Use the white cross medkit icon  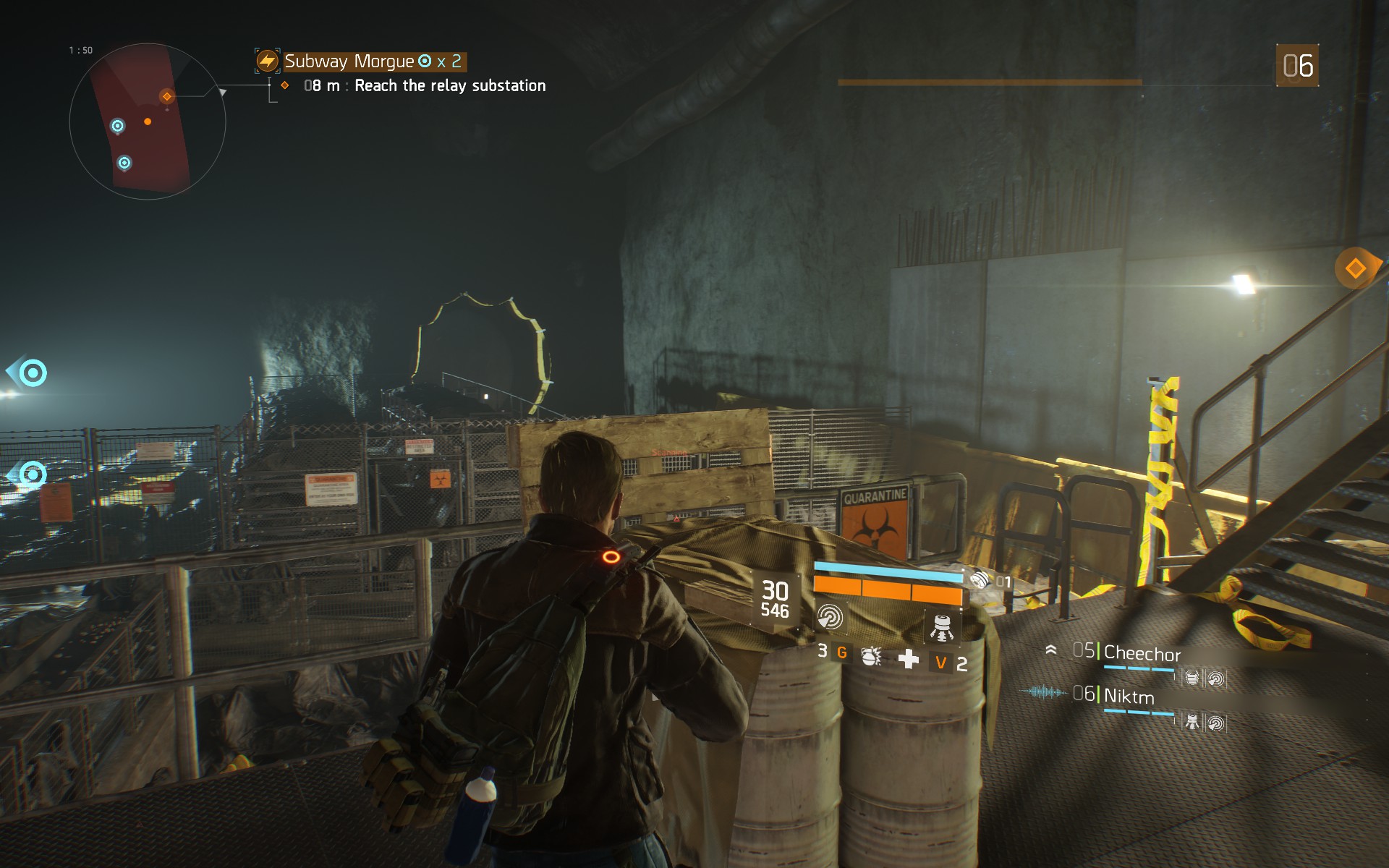point(908,659)
